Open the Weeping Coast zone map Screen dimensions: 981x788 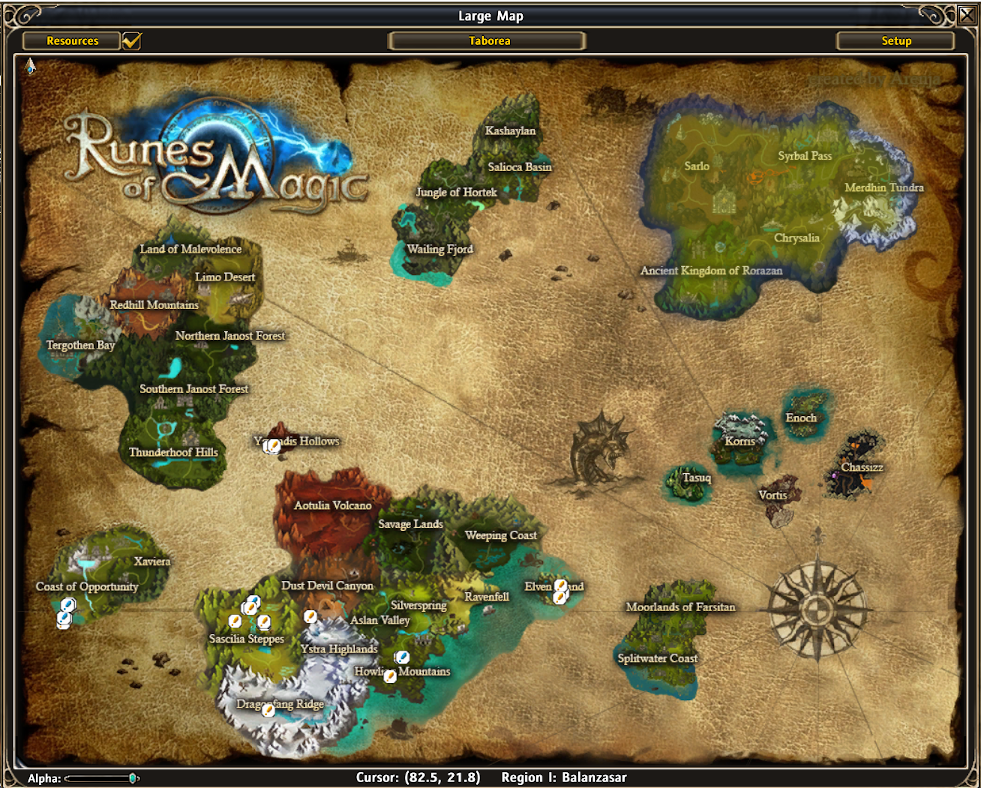click(500, 535)
